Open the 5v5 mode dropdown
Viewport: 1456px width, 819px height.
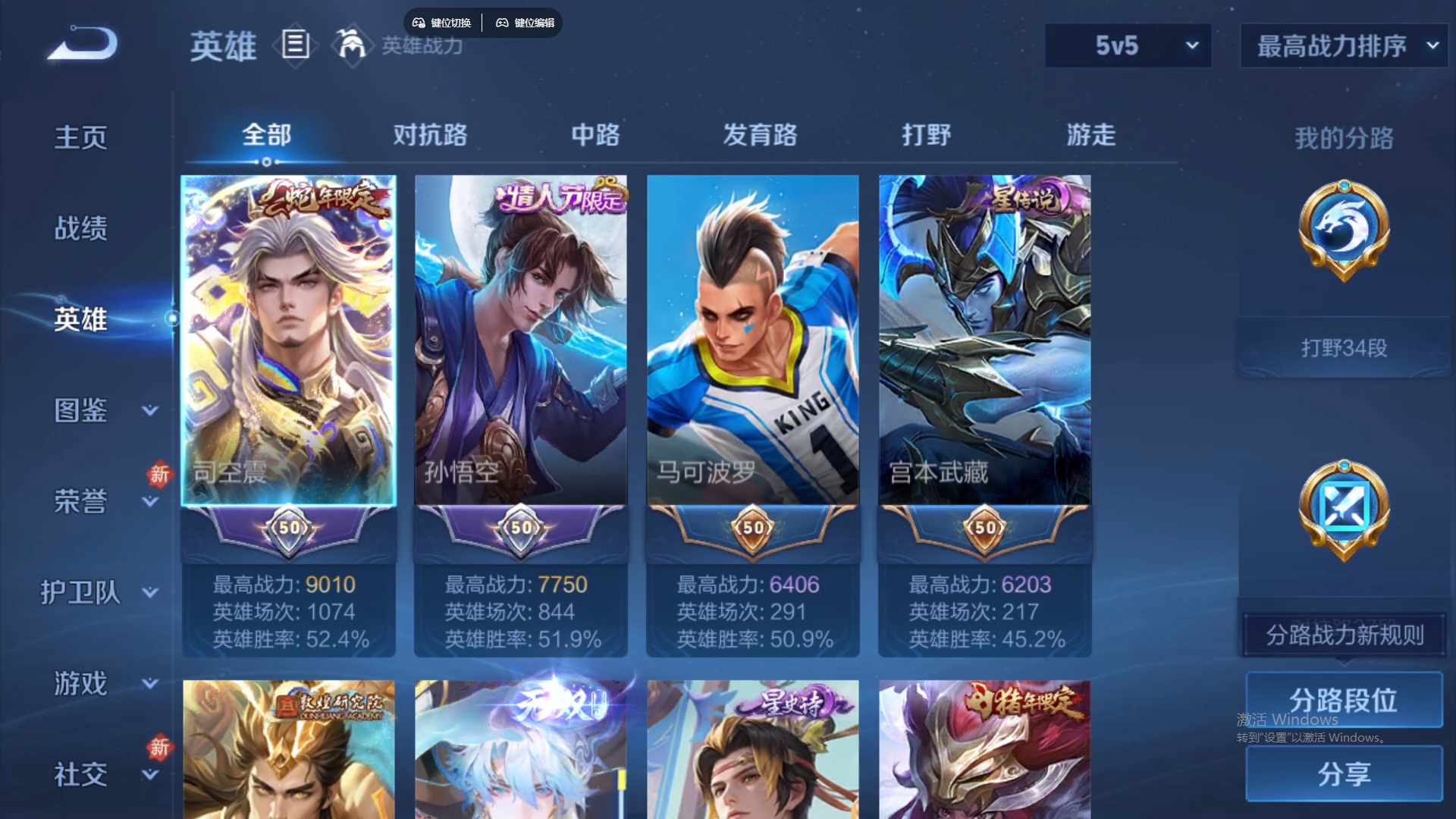point(1128,45)
